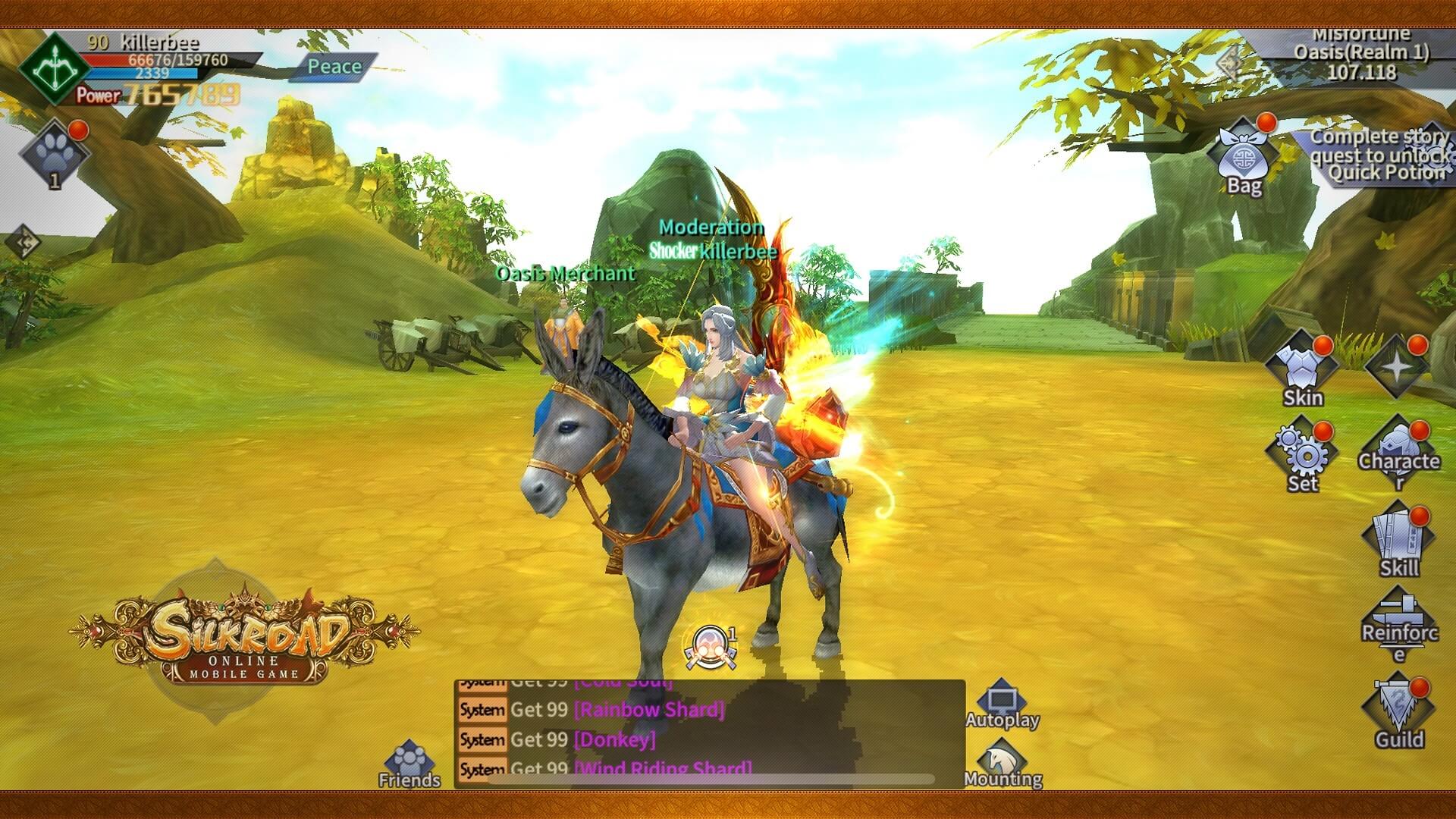Select the killerbee archer class portrait
The image size is (1456, 819).
tap(53, 70)
